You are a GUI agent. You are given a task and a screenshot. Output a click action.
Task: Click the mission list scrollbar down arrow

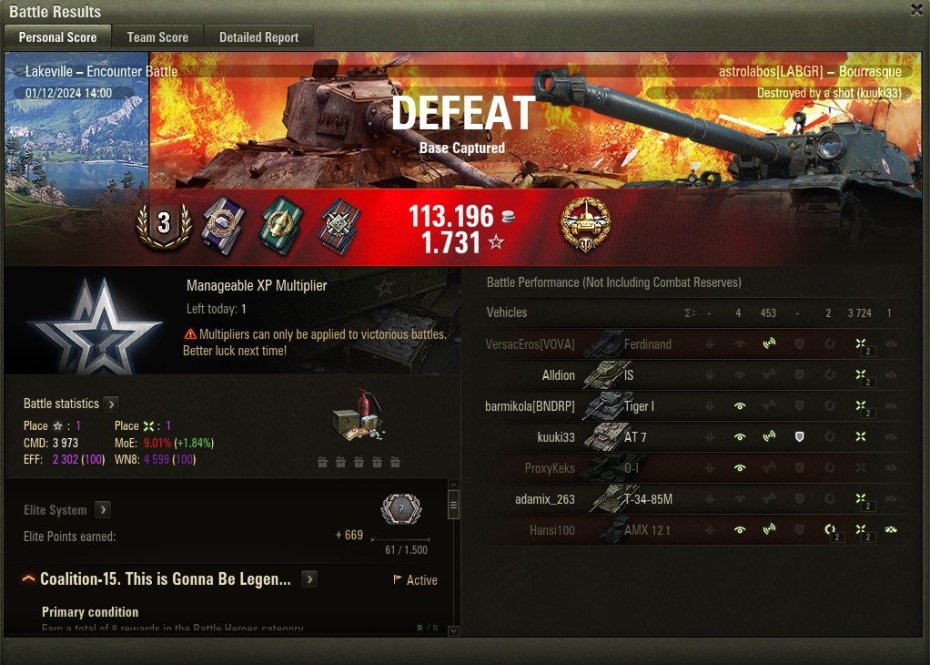pos(453,631)
